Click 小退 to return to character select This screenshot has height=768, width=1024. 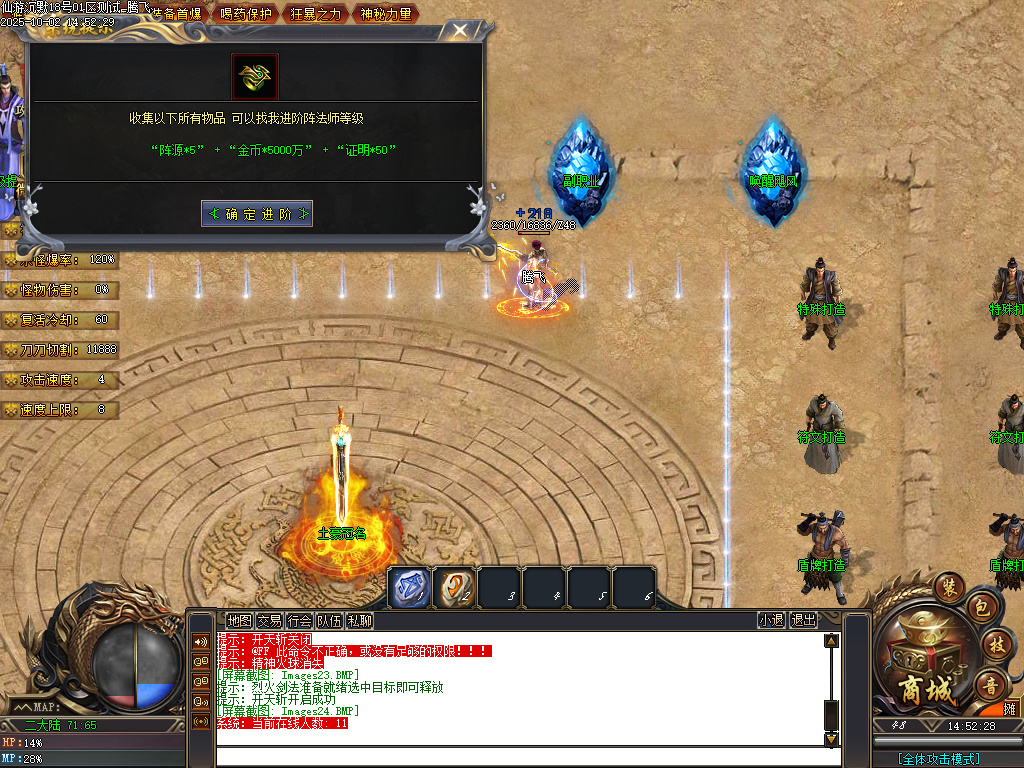771,620
